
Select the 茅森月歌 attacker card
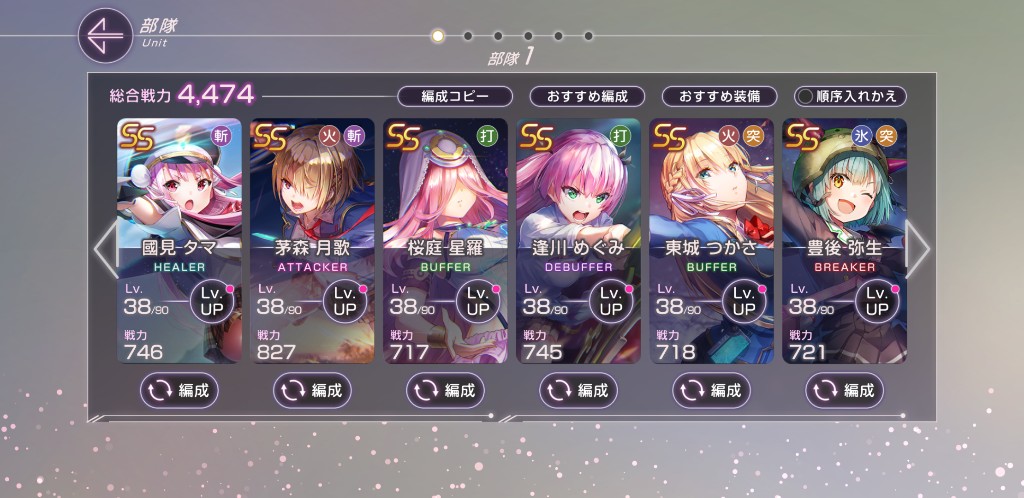point(312,200)
